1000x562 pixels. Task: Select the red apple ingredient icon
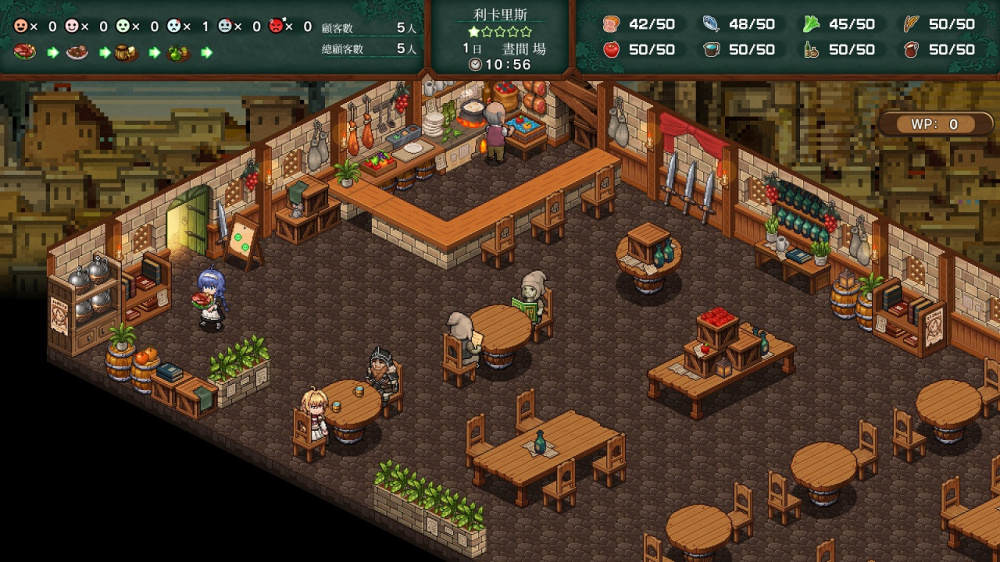pos(612,49)
